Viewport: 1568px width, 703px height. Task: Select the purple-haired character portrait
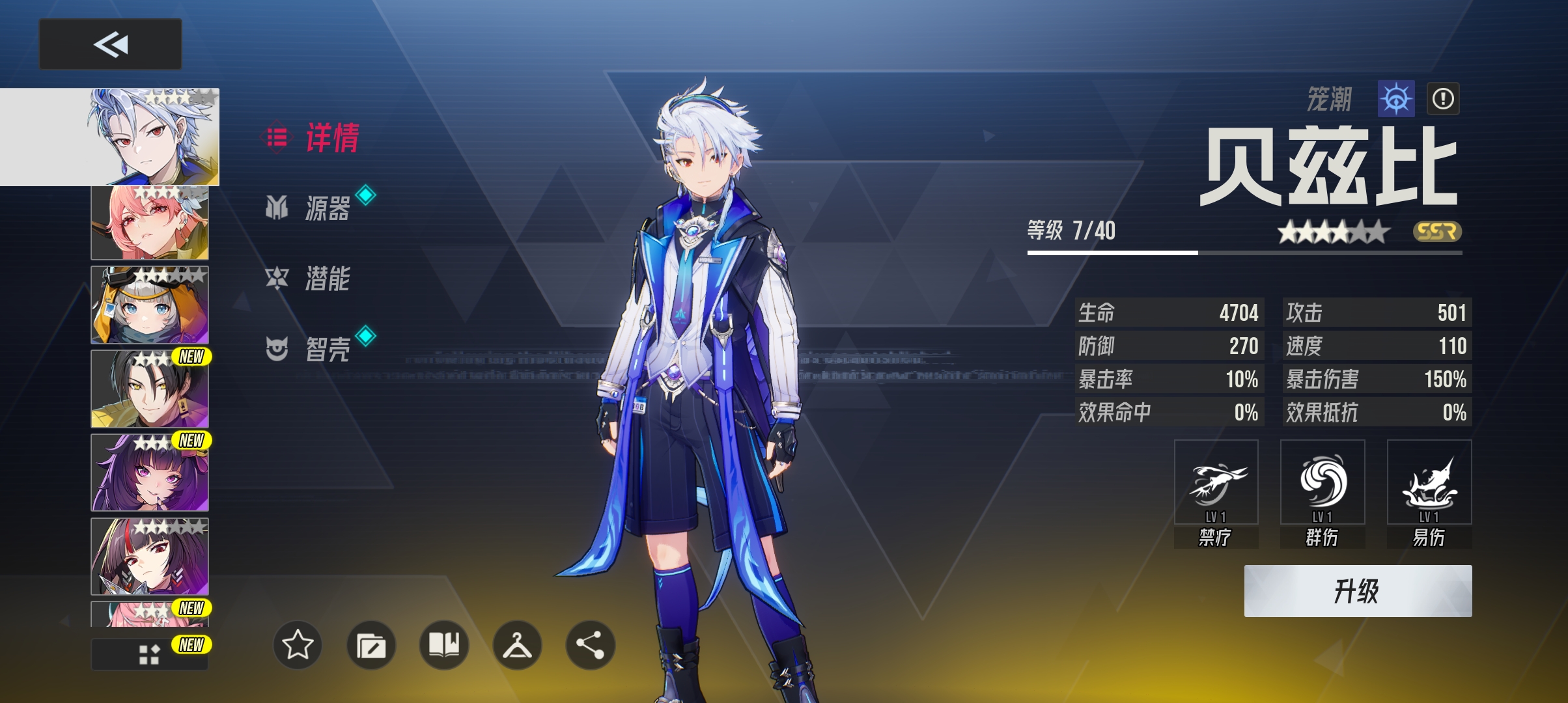tap(150, 473)
